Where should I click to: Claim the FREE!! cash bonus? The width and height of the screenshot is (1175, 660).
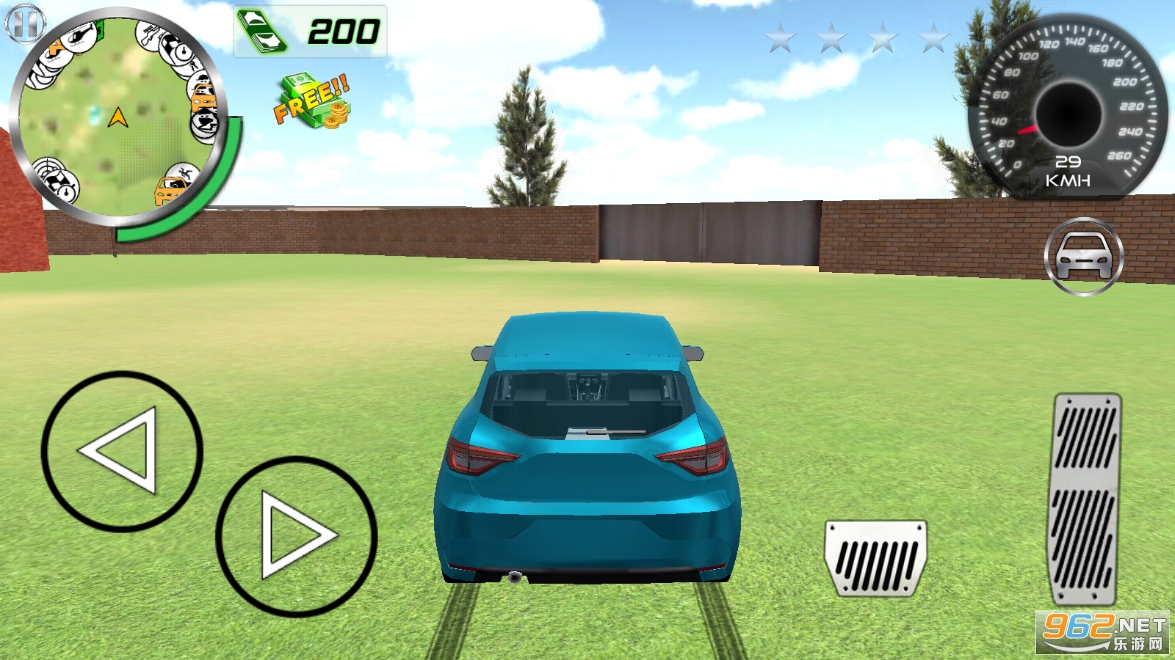click(x=311, y=100)
